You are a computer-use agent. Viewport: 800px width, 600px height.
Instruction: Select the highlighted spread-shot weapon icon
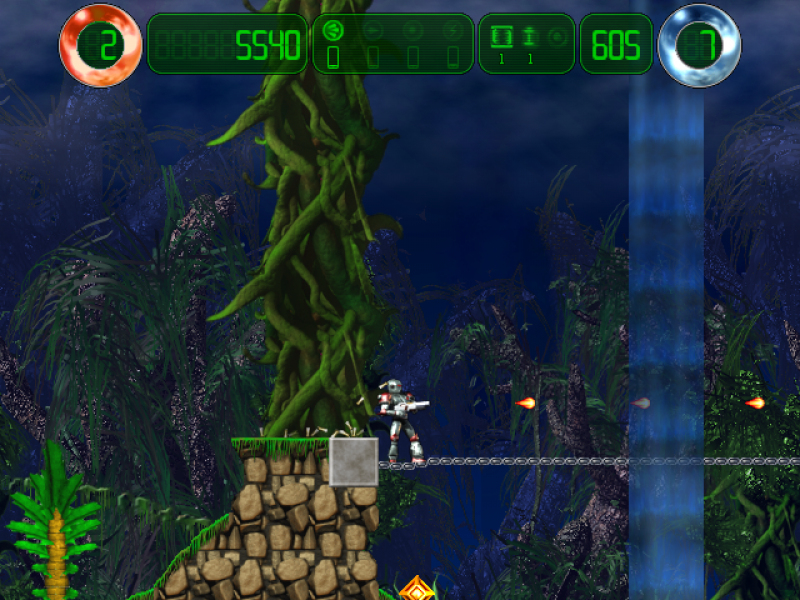pos(334,30)
